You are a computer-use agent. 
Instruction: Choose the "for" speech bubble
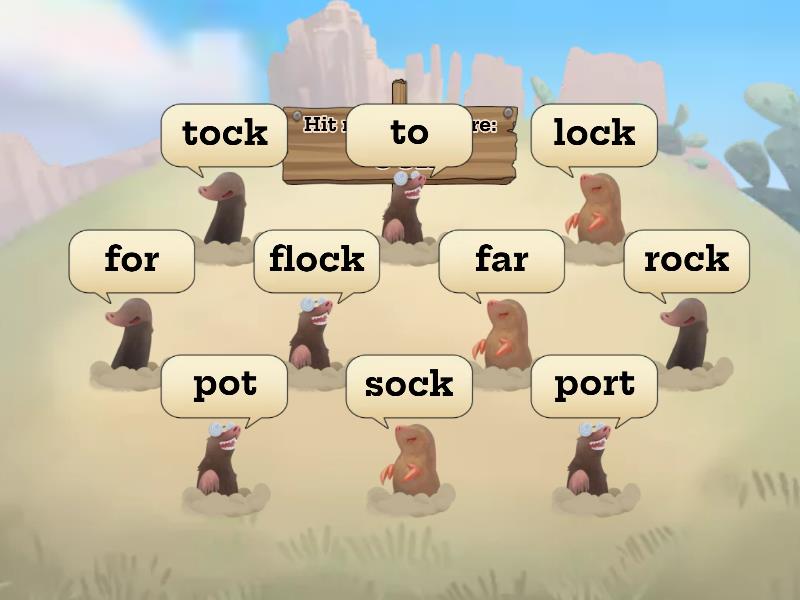click(x=131, y=260)
